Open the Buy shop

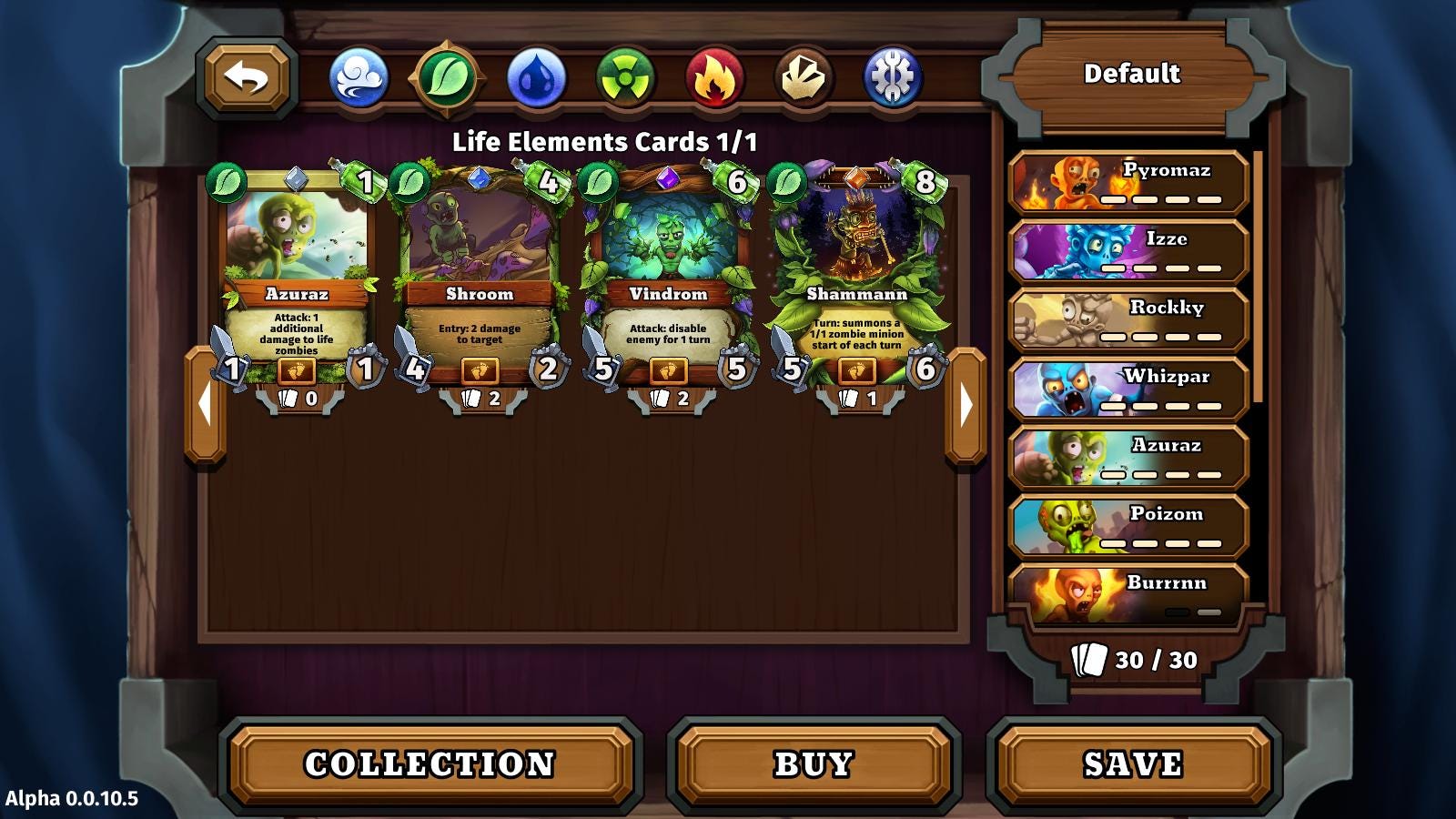coord(814,764)
